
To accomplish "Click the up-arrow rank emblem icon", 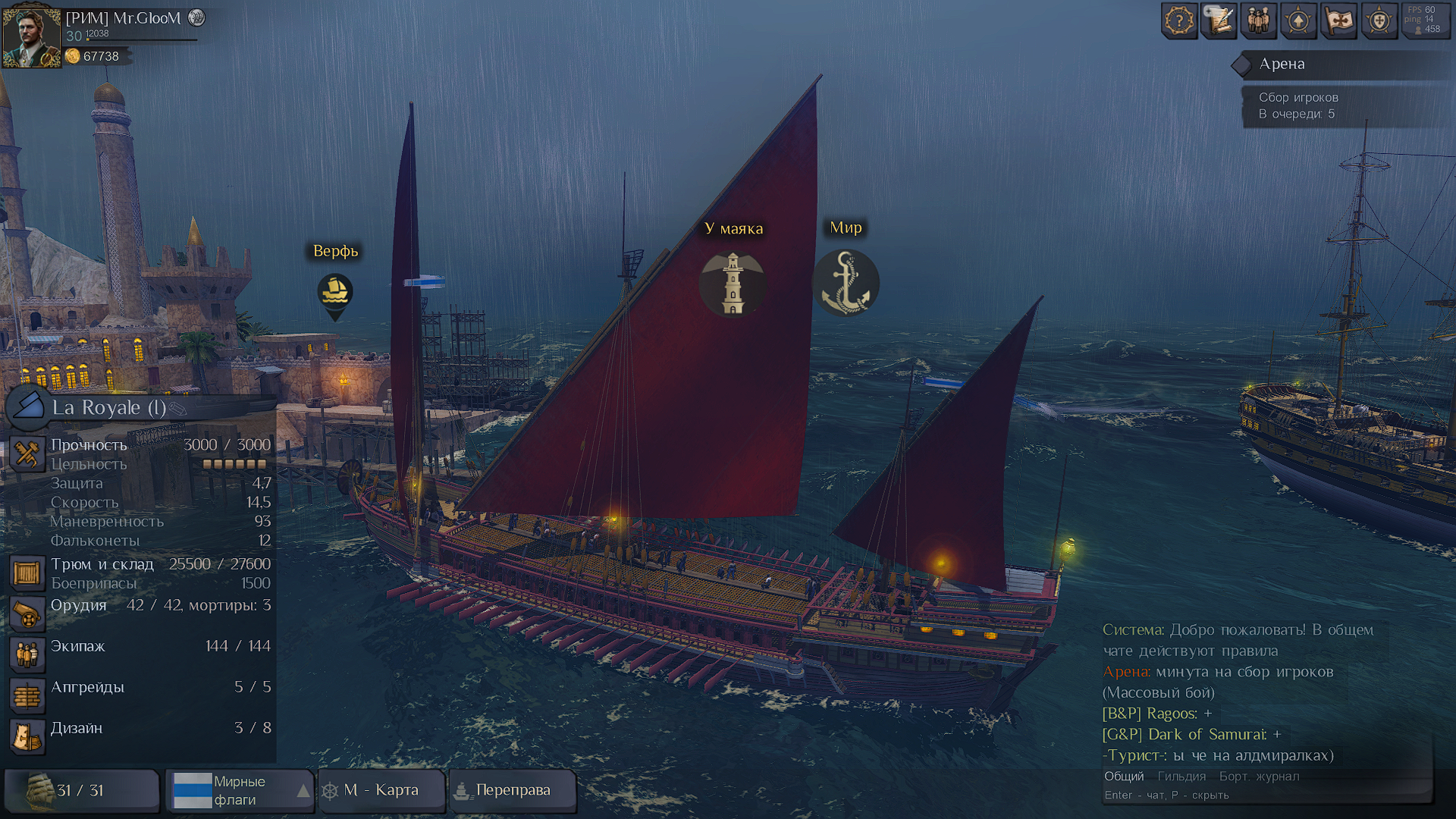I will [1298, 21].
